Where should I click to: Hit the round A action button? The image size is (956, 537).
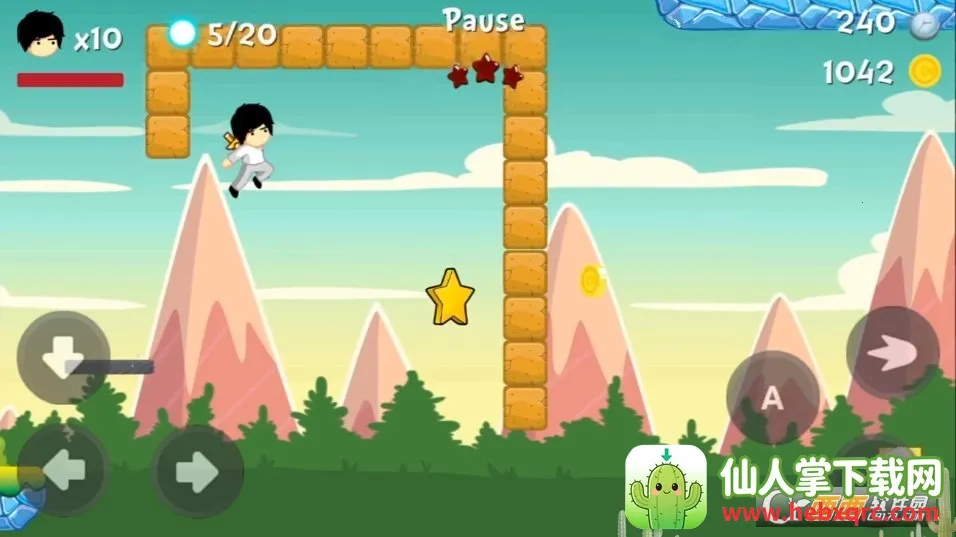tap(773, 397)
